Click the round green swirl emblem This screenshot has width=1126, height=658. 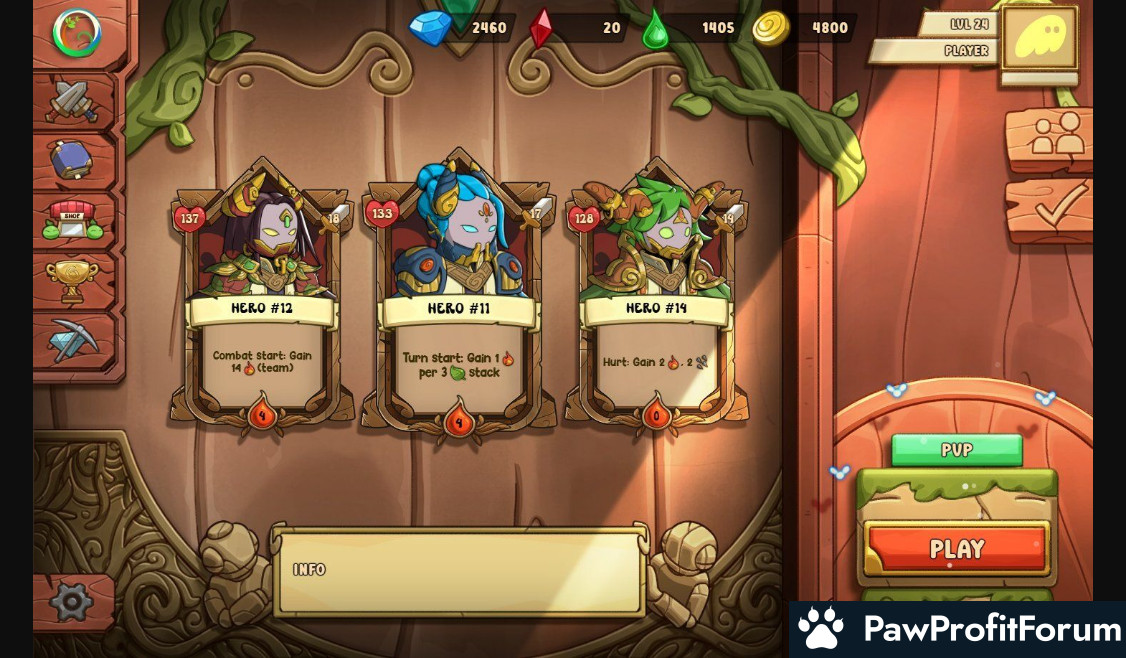tap(77, 32)
